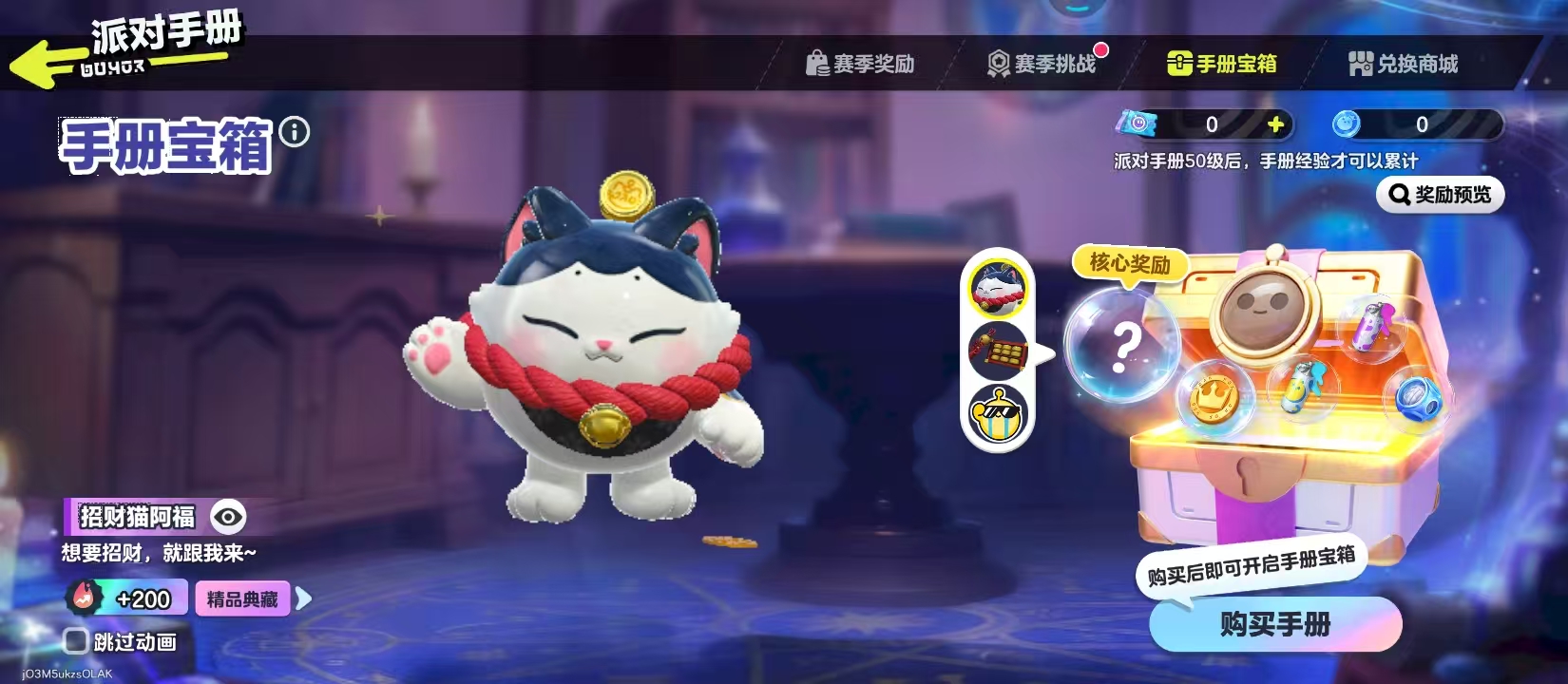Screen dimensions: 1568x684
Task: Select the firecracker item reward icon
Action: click(997, 351)
